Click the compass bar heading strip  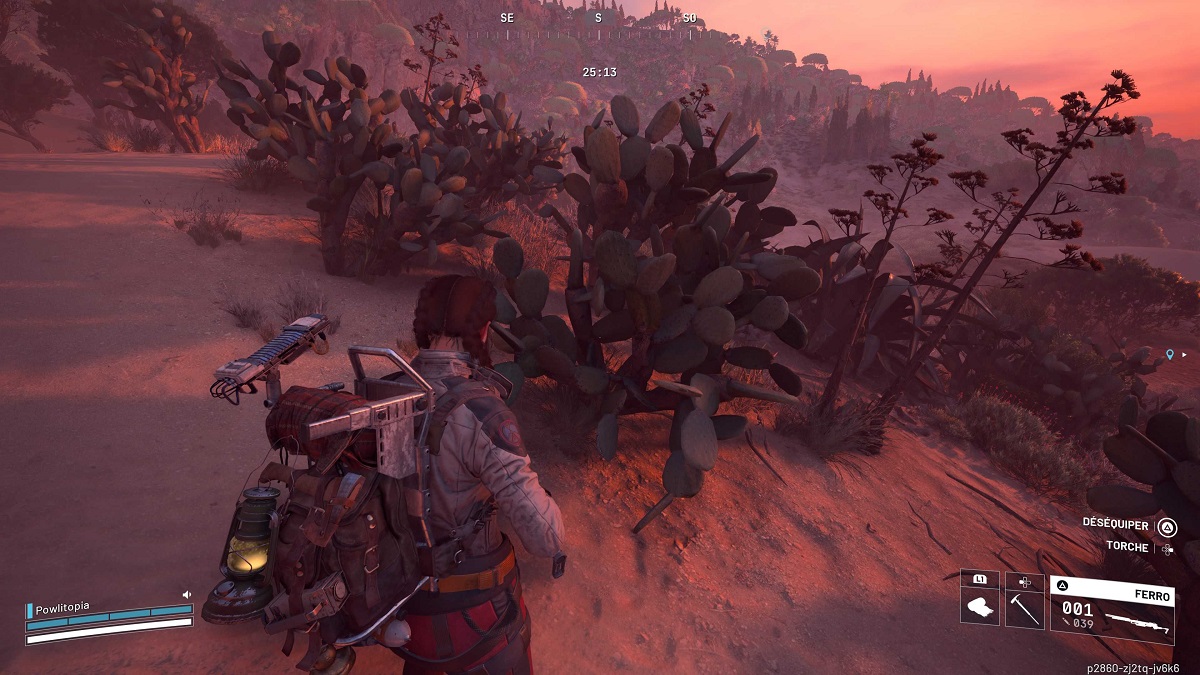598,32
